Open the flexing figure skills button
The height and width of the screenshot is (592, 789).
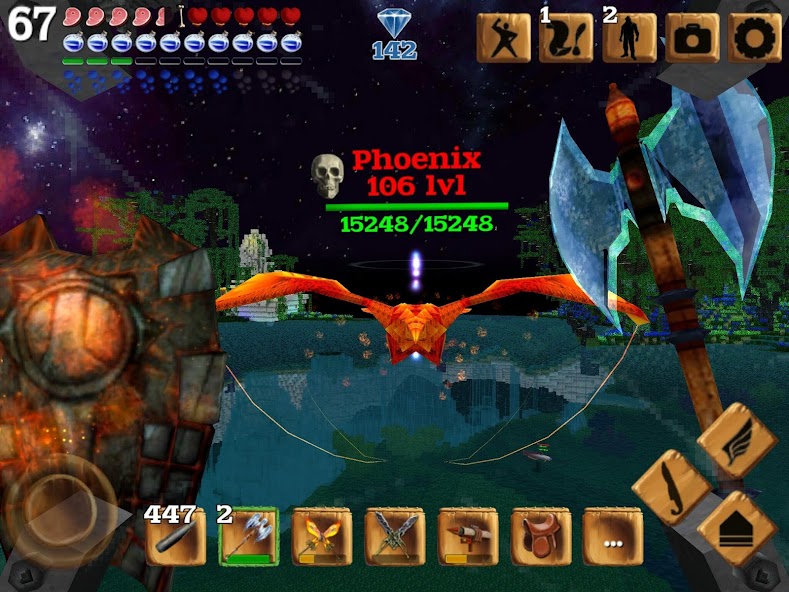(x=503, y=37)
